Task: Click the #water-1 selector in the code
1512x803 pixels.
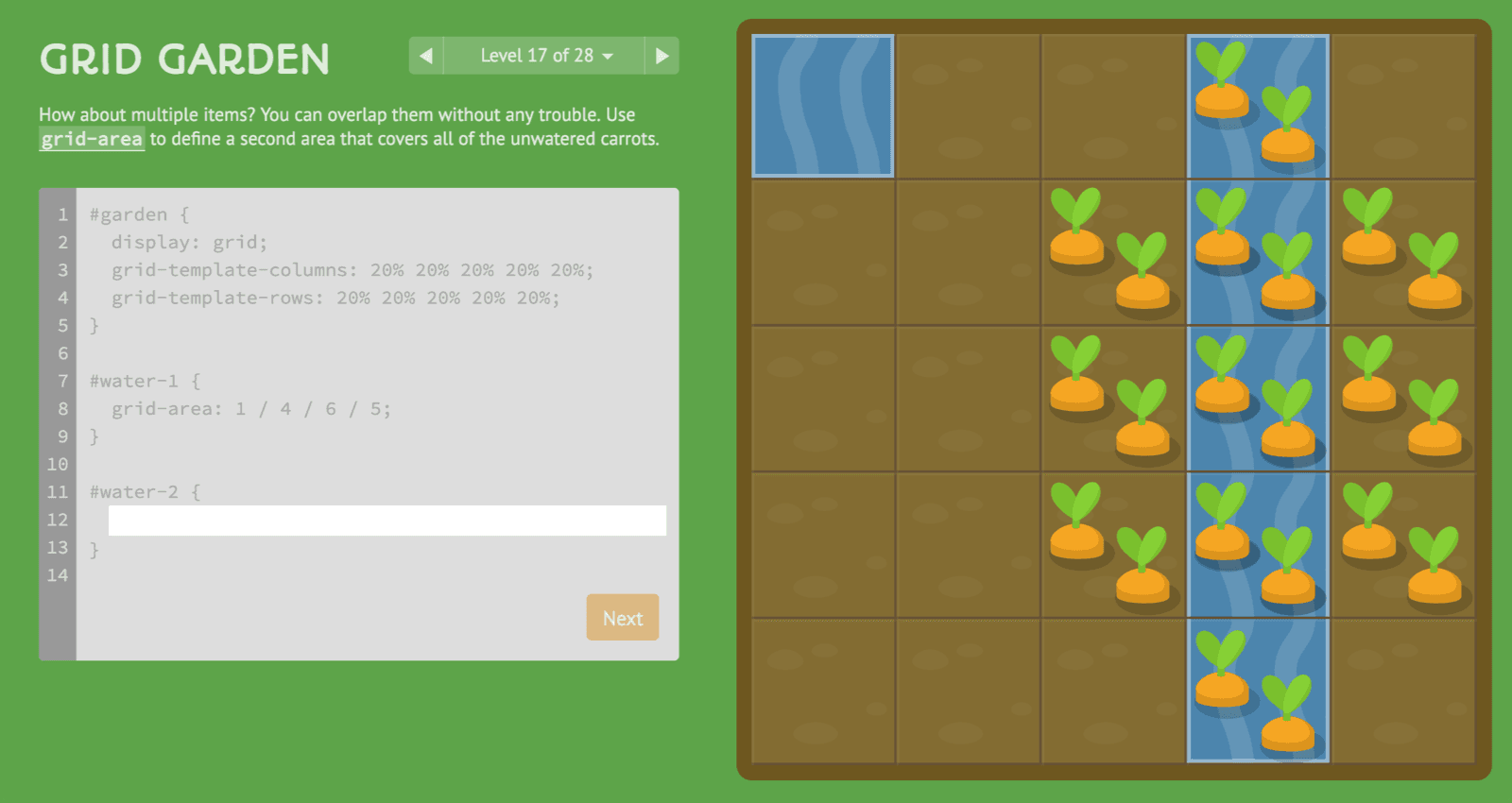Action: tap(134, 381)
